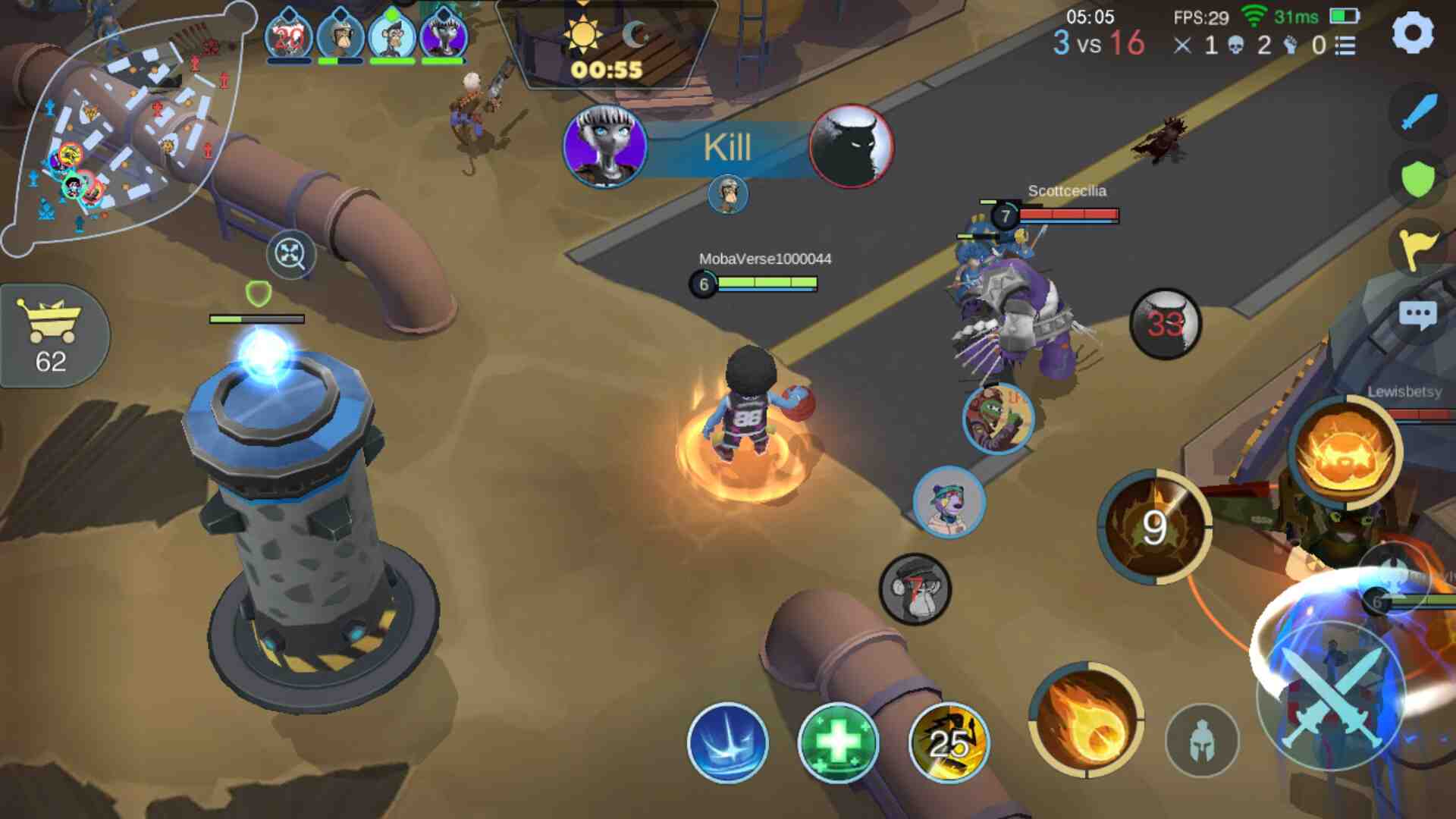This screenshot has height=819, width=1456.
Task: Expand the minimap with the magnifier button
Action: pos(290,254)
